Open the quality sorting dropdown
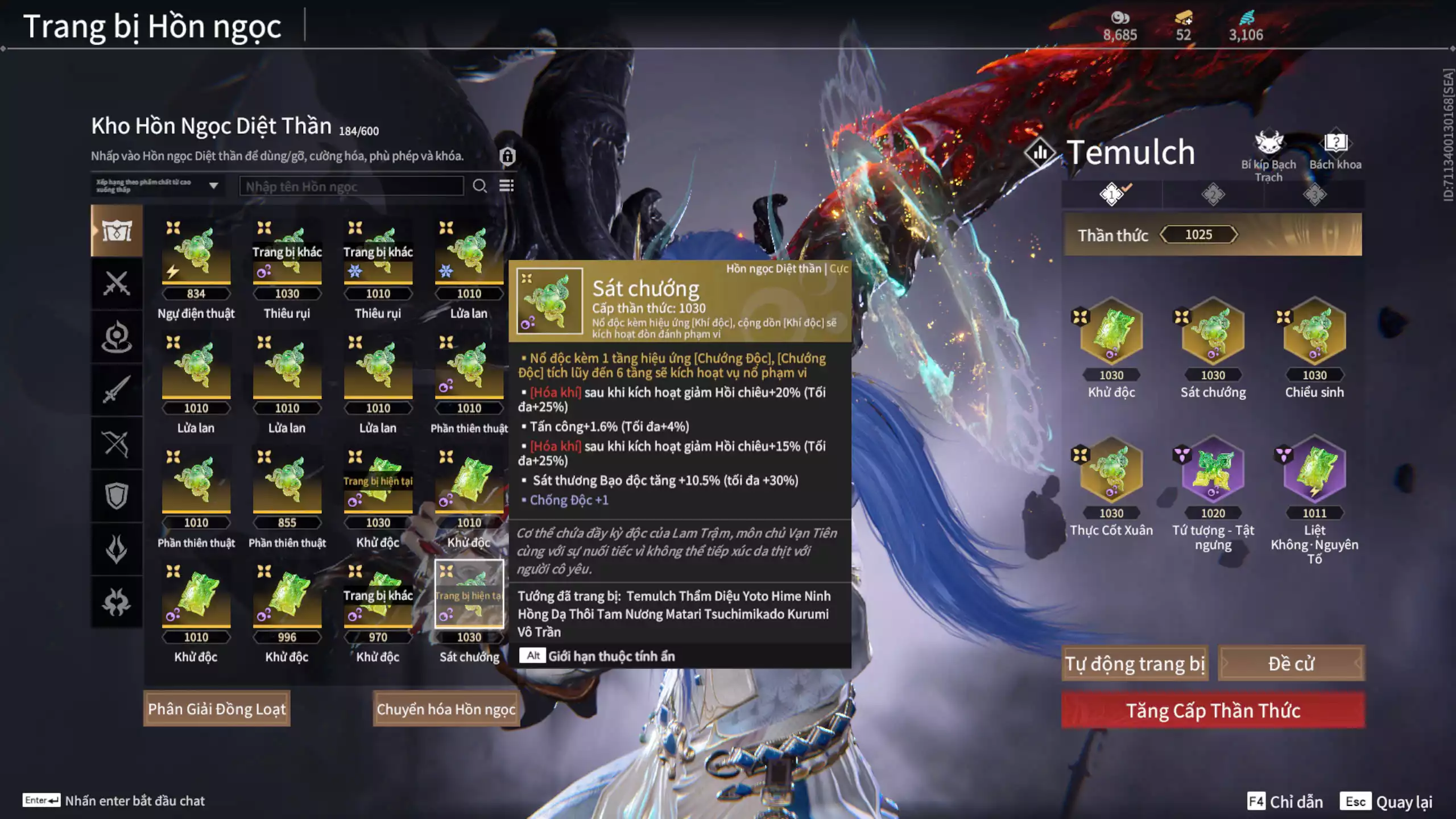1456x819 pixels. click(158, 186)
